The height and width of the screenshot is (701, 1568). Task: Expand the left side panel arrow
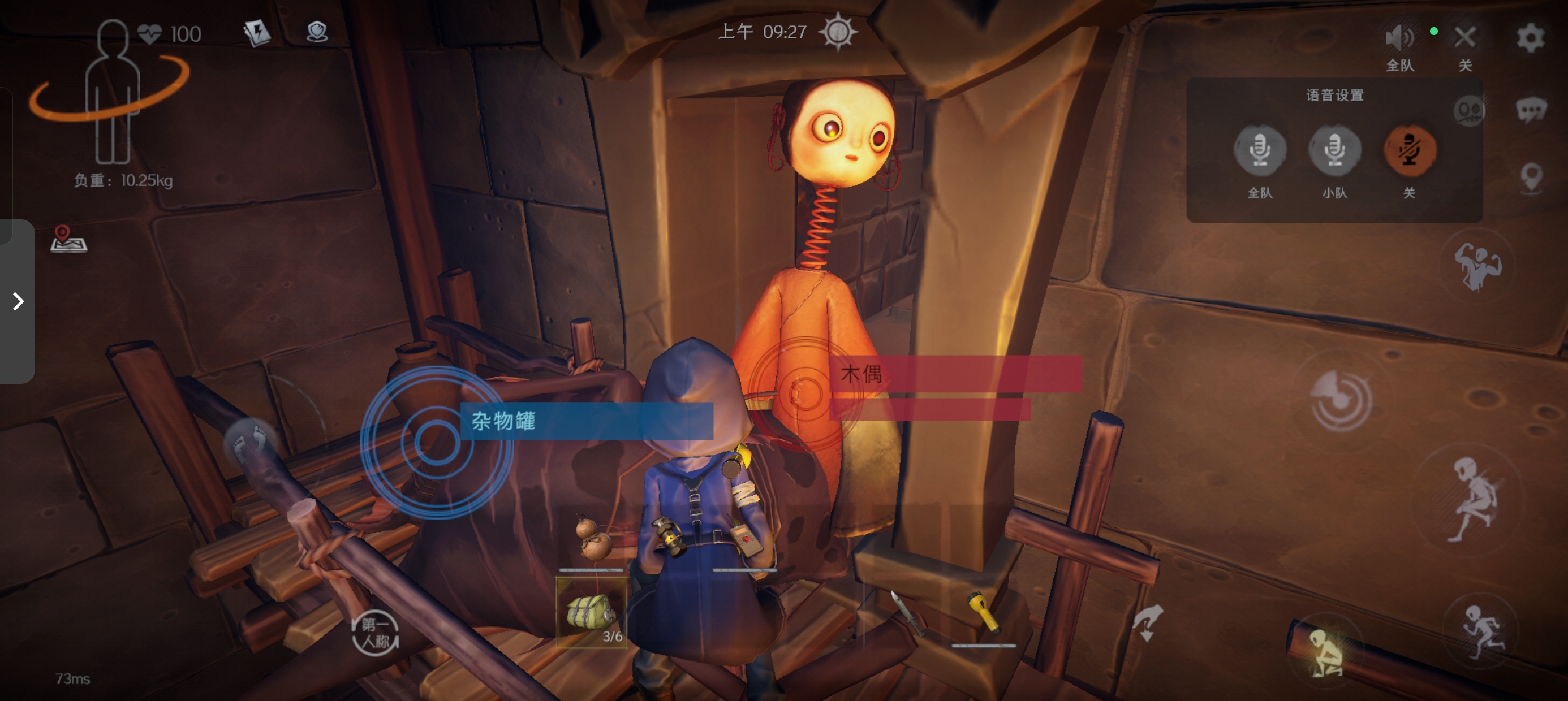[x=18, y=301]
